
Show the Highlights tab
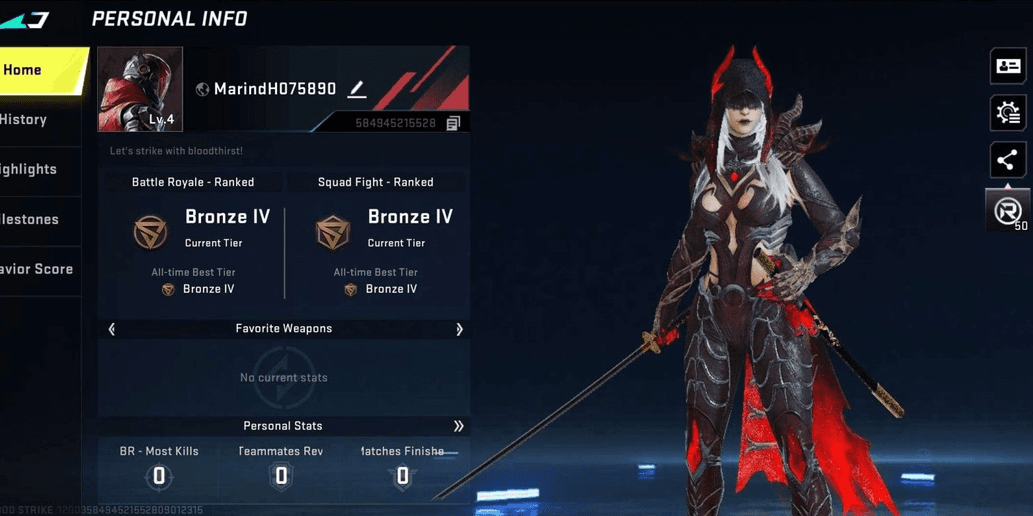[32, 170]
